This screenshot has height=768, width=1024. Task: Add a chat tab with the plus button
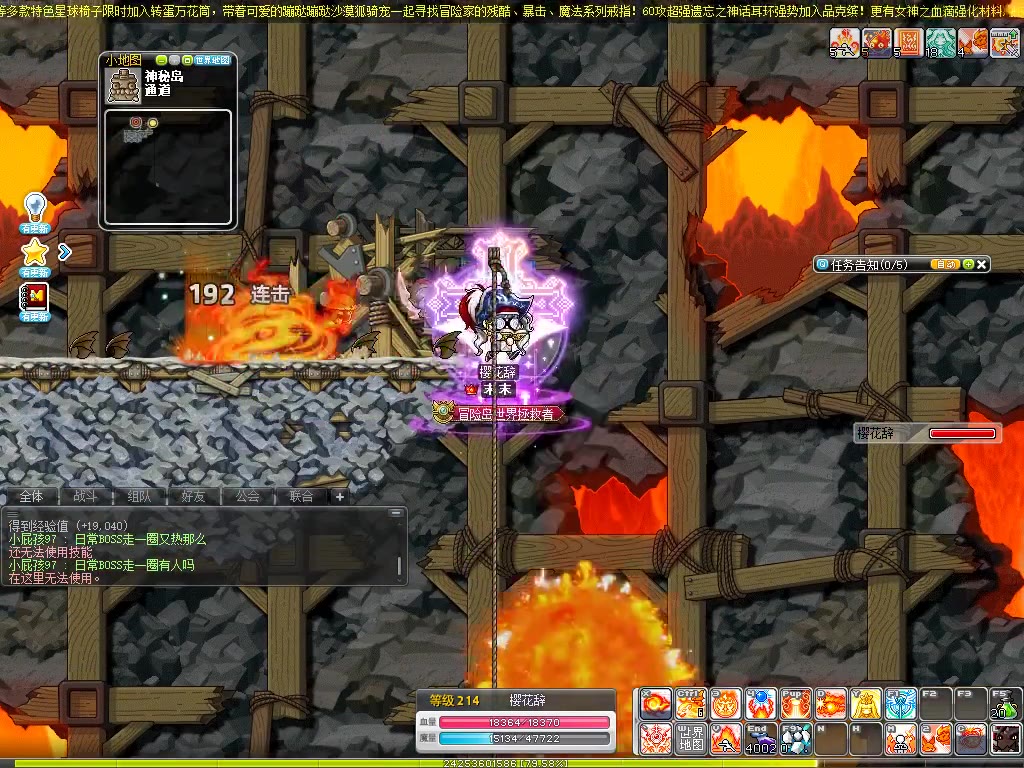coord(339,496)
